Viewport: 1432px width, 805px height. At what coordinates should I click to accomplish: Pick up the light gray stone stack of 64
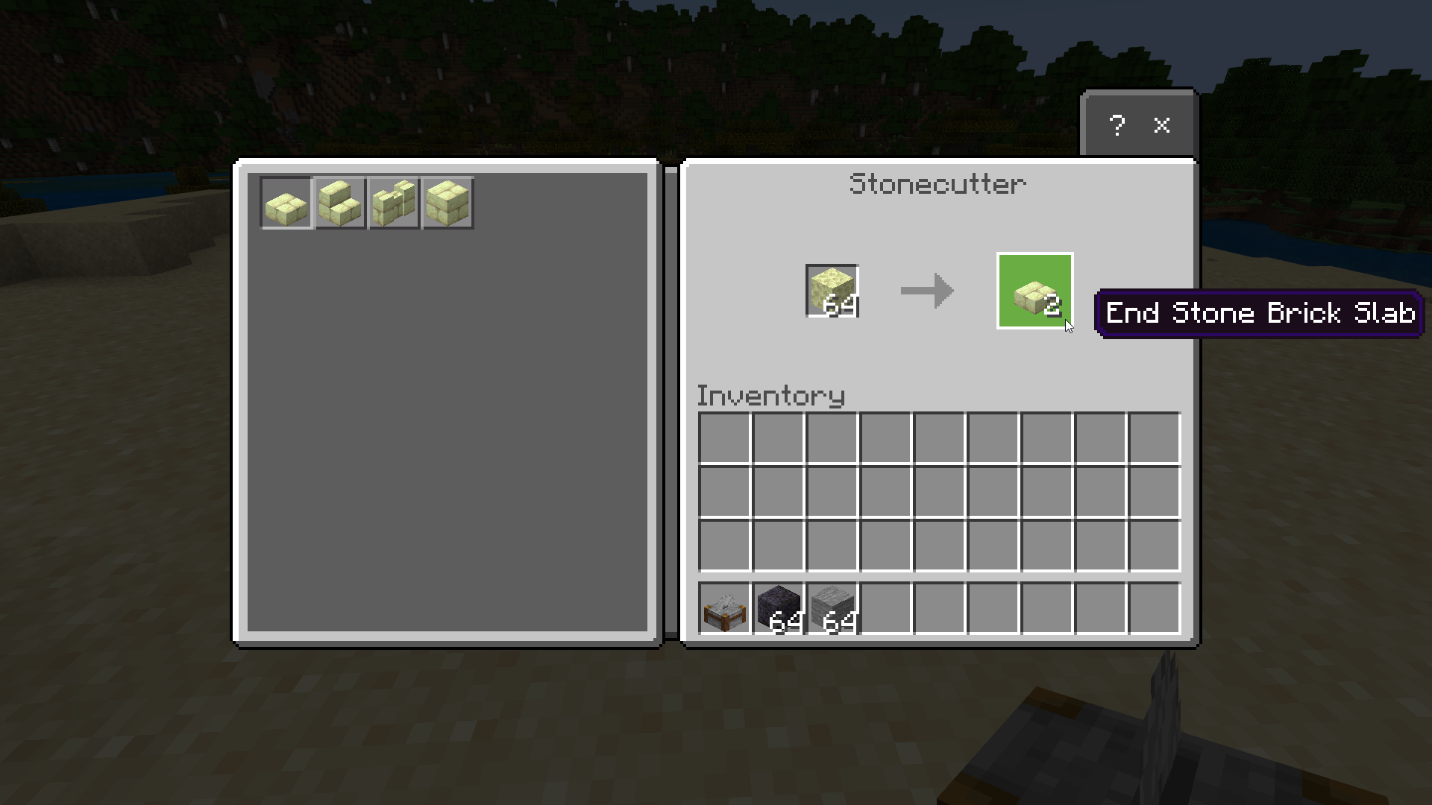[x=833, y=609]
